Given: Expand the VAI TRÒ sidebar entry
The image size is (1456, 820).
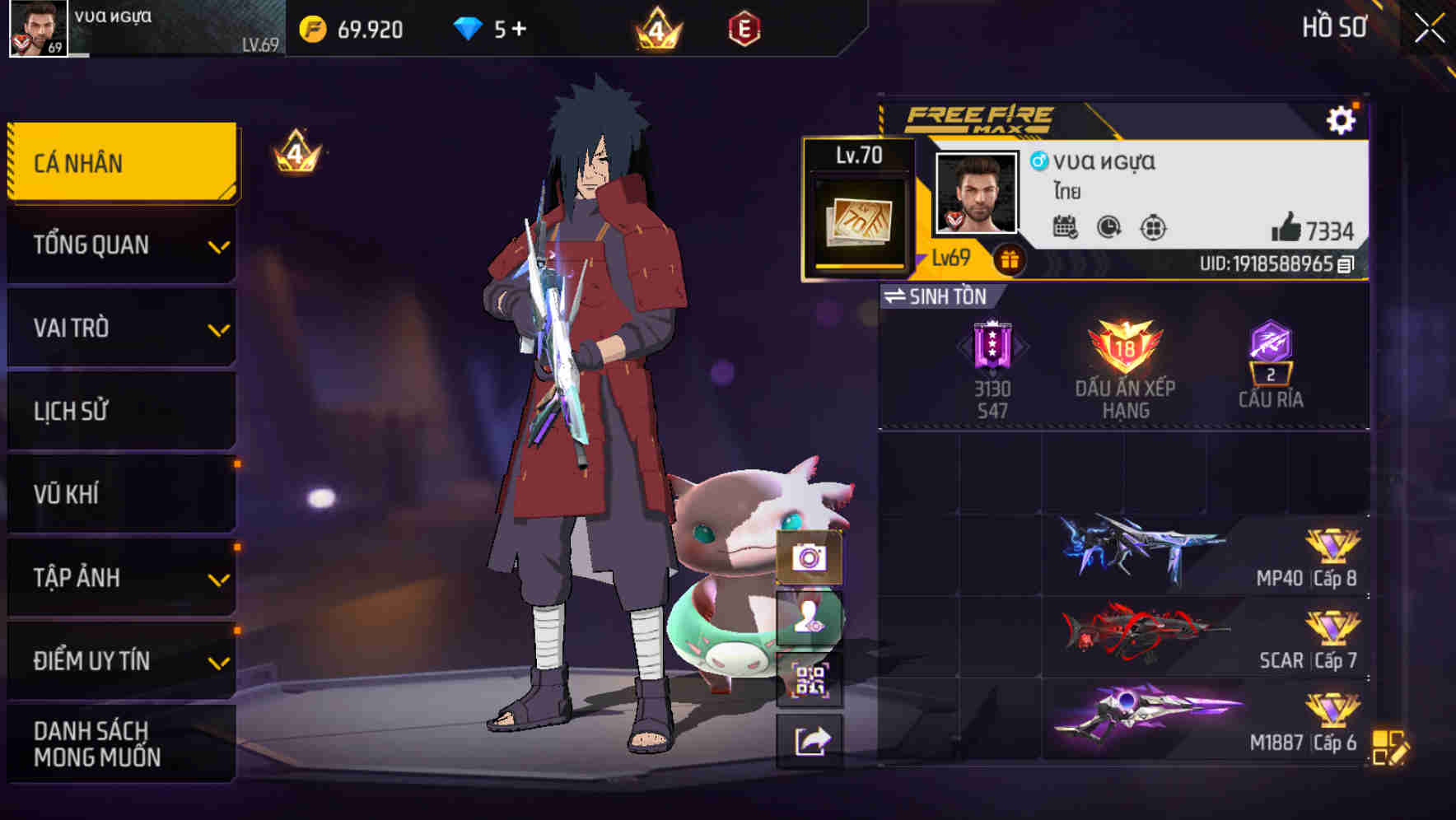Looking at the screenshot, I should point(120,328).
